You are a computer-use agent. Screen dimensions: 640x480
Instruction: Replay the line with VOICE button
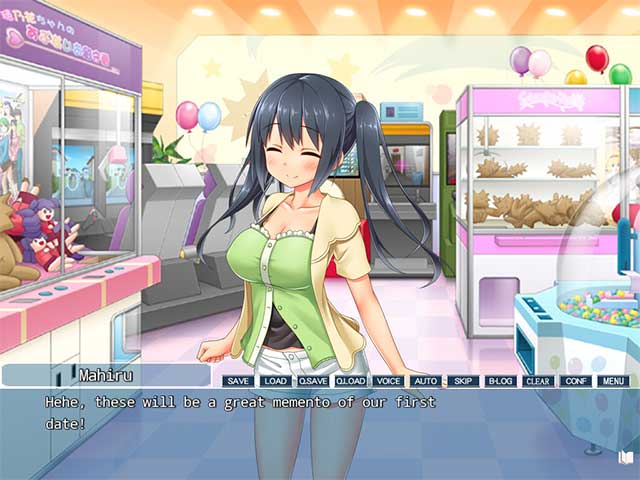pos(388,381)
